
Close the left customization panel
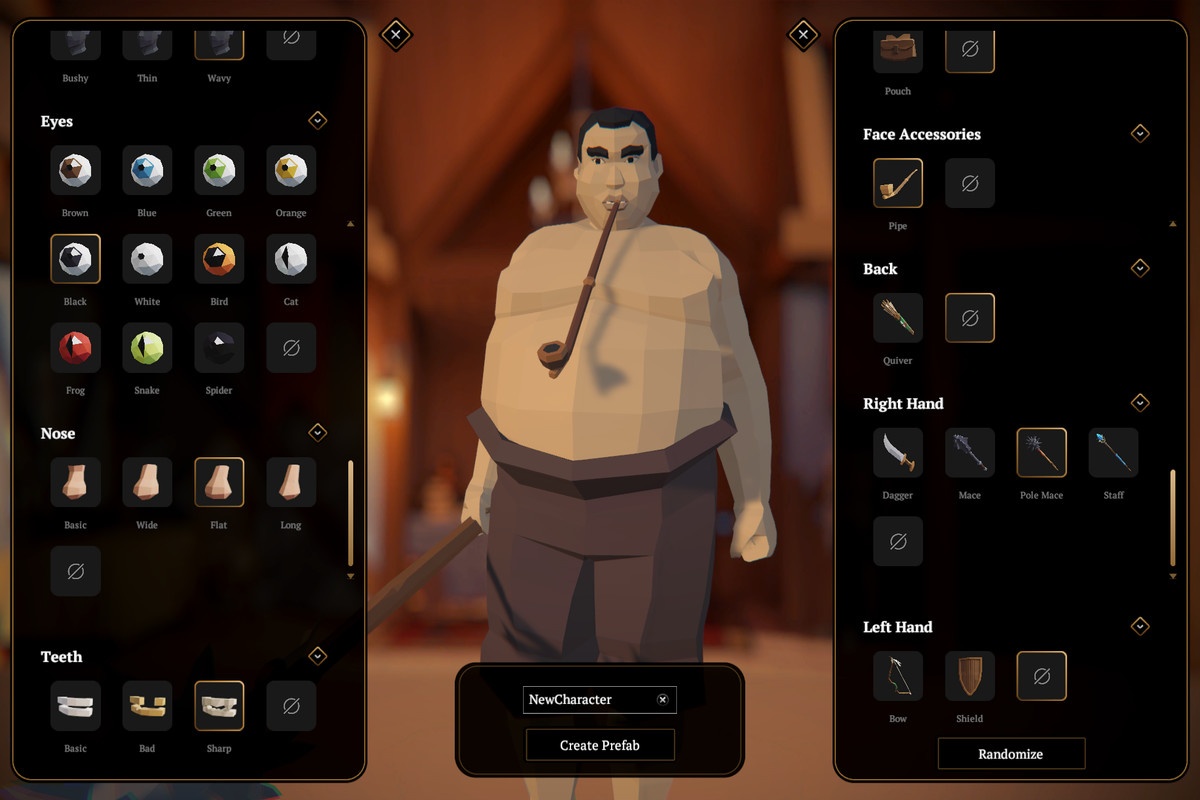[x=395, y=35]
